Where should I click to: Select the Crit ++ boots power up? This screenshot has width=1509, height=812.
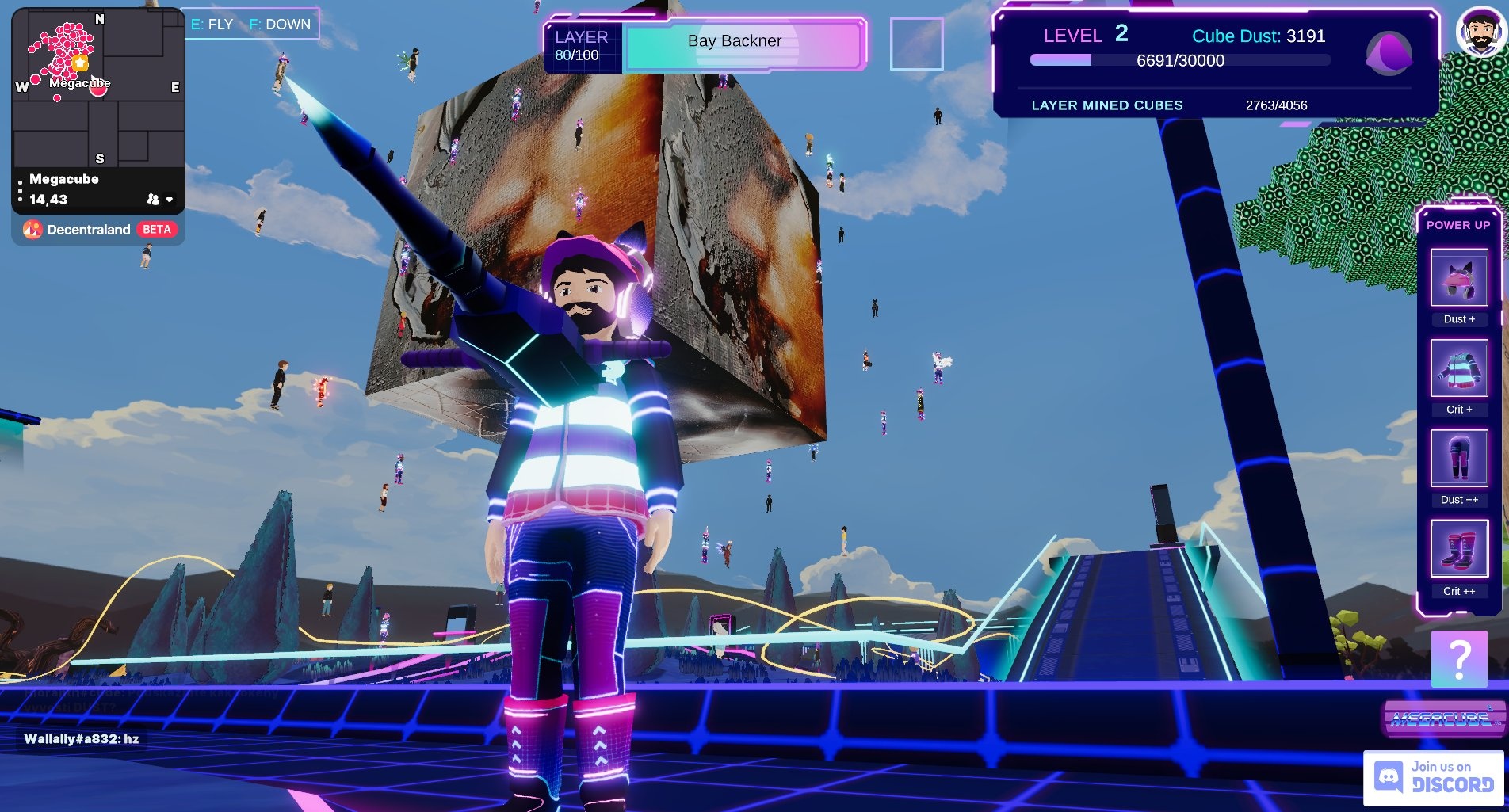pos(1458,549)
